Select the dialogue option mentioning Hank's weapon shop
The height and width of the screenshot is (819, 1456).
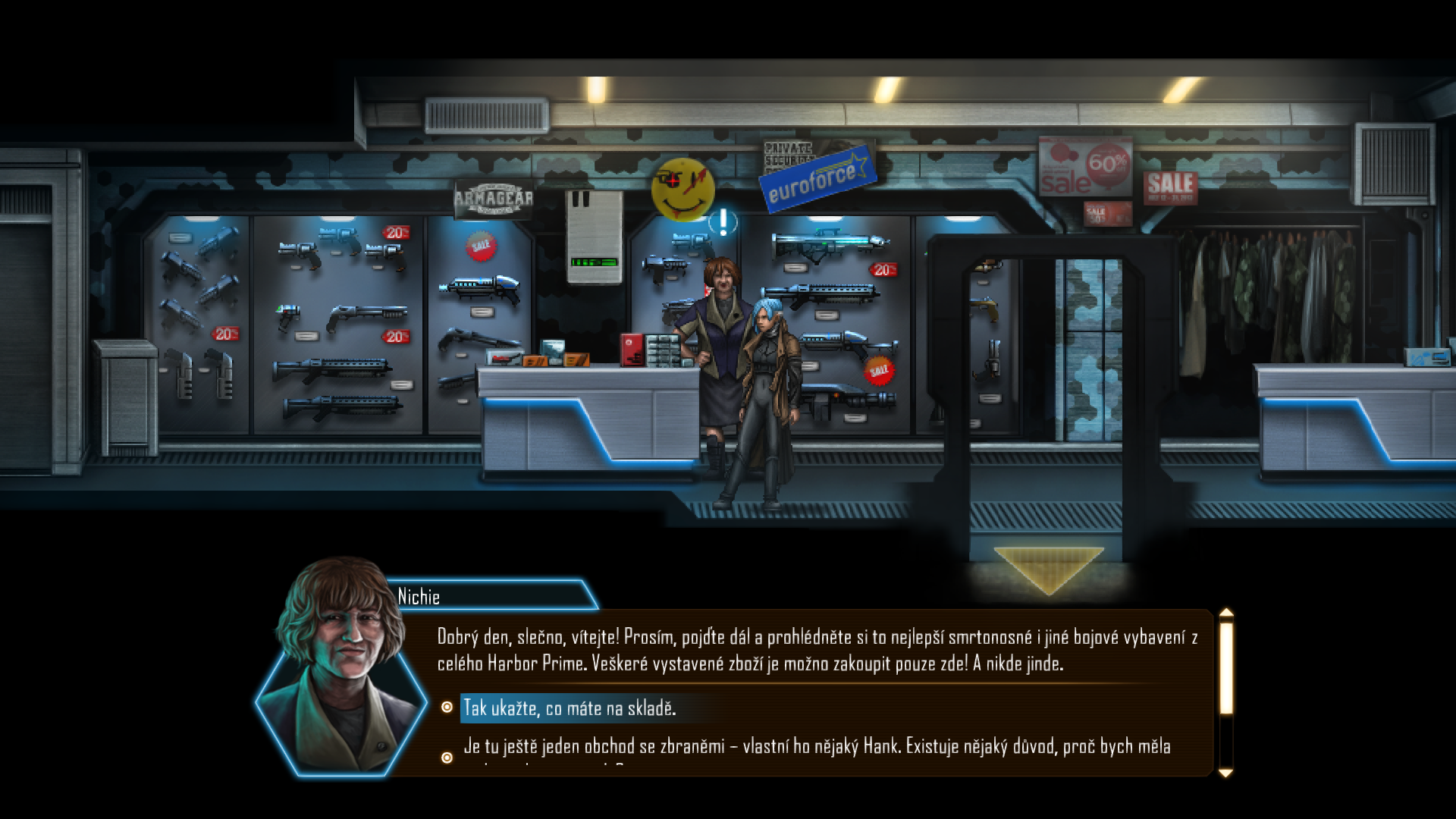(x=816, y=747)
